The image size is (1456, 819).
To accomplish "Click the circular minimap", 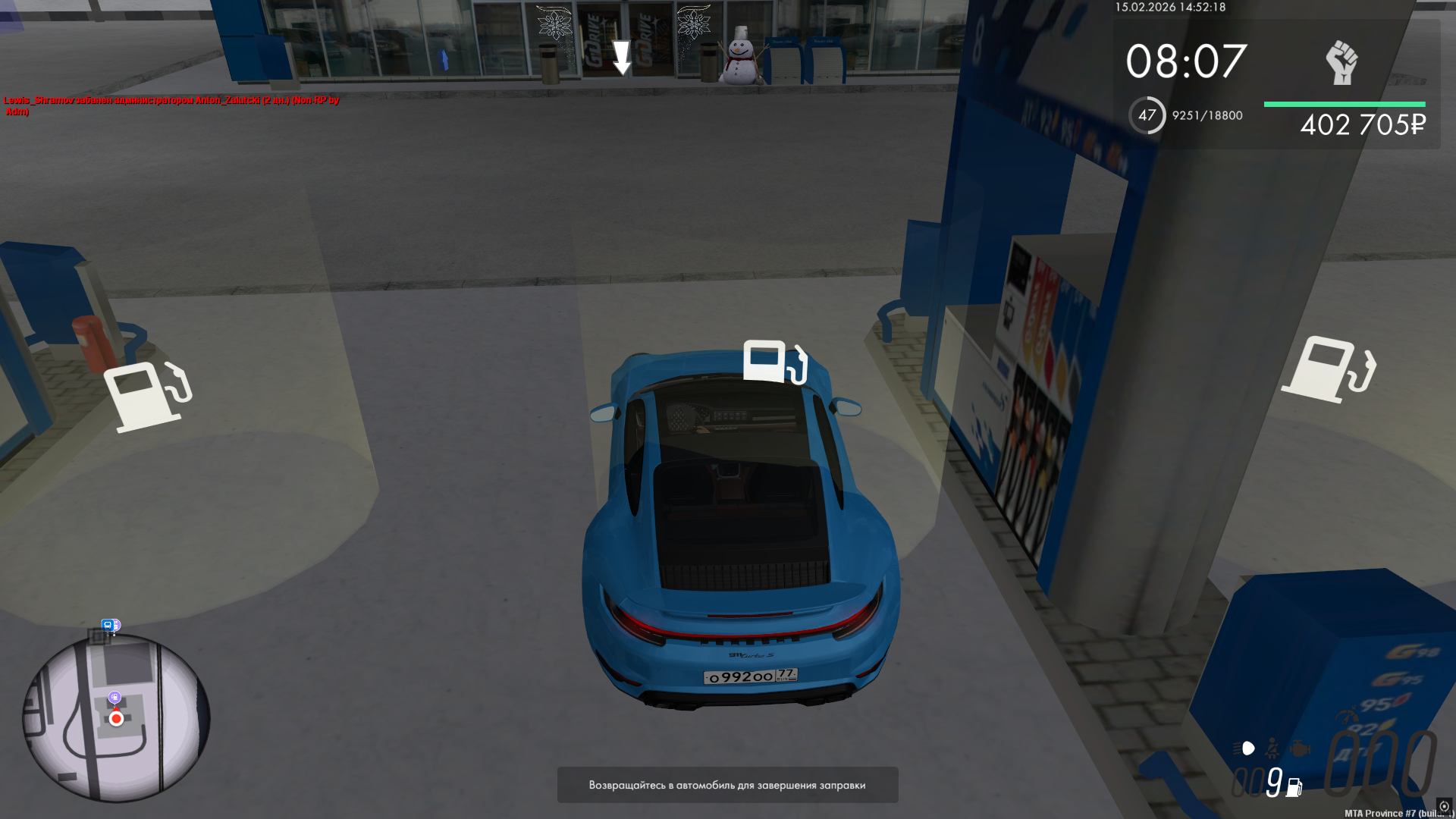I will (x=116, y=717).
